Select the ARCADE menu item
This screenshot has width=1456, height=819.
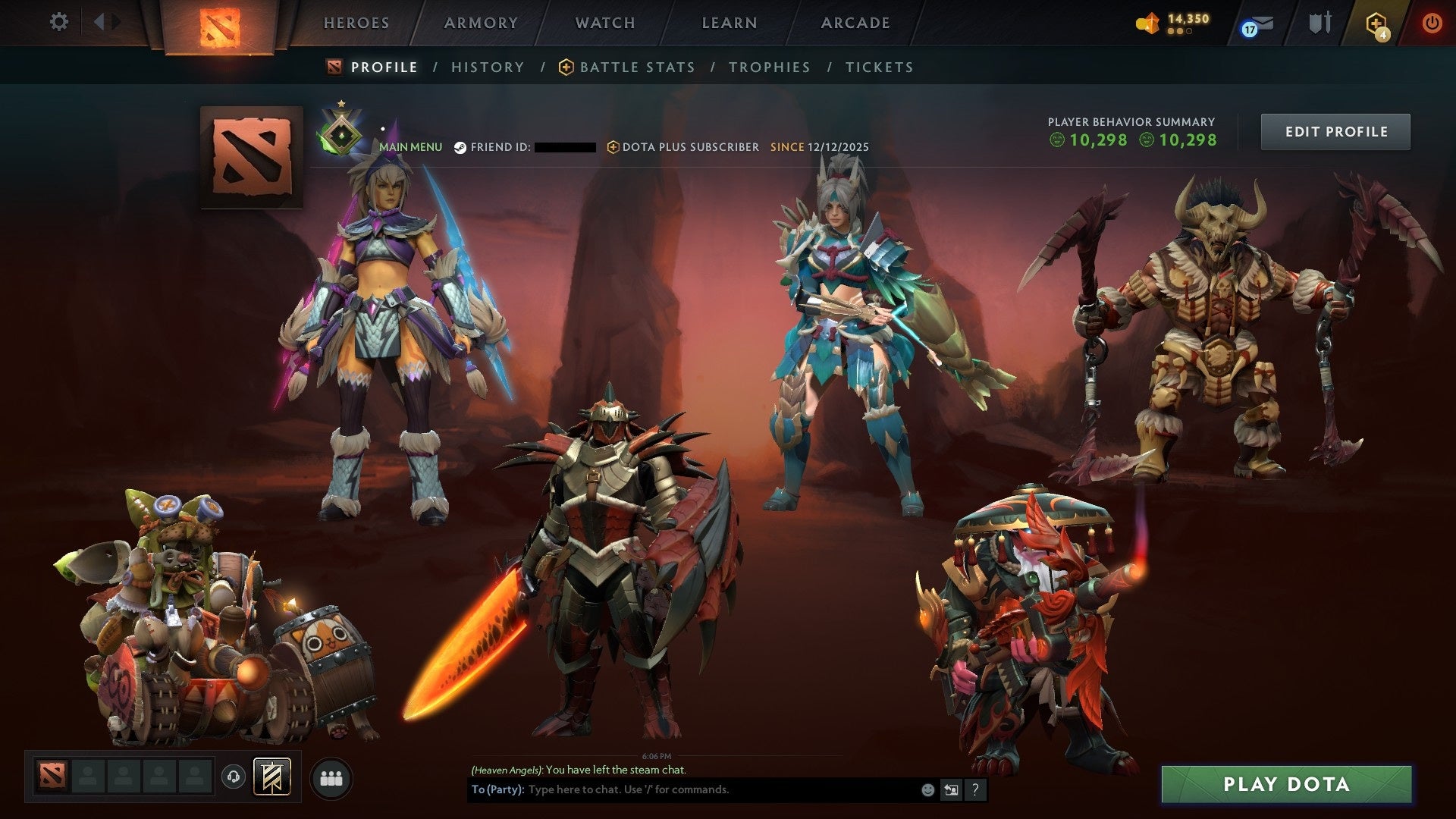855,23
